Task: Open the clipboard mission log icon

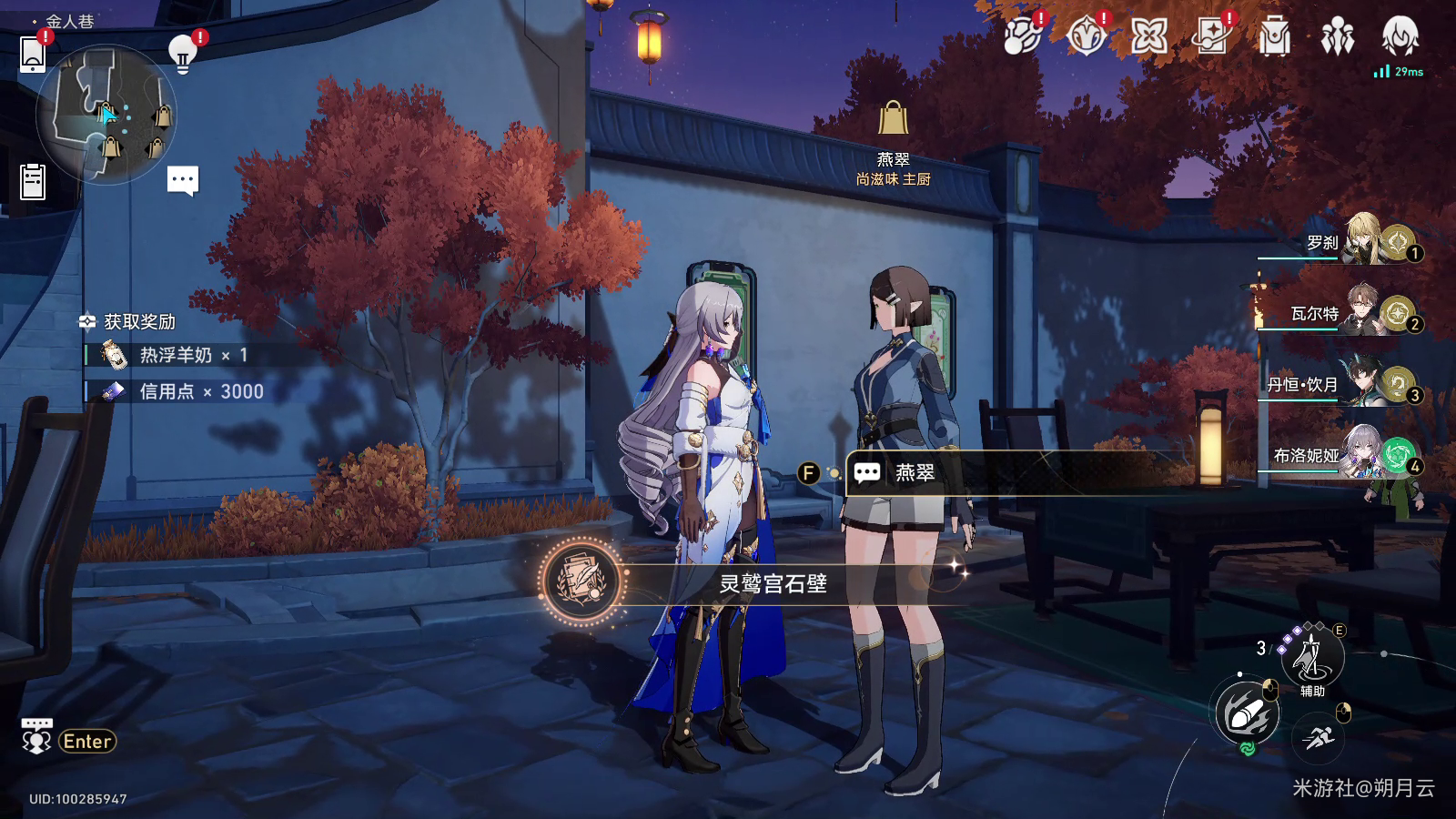Action: coord(33,181)
